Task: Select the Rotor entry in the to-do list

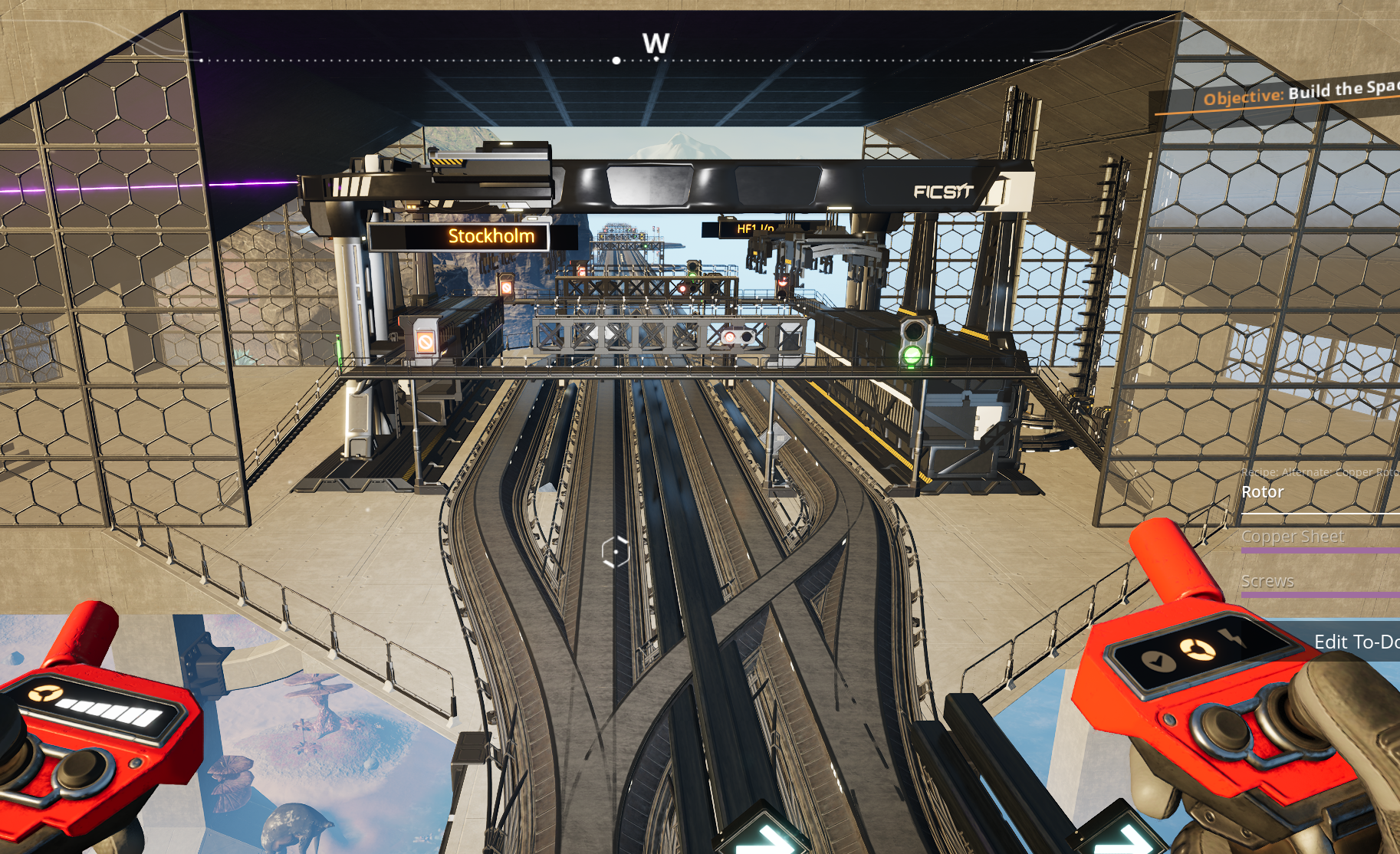Action: coord(1263,492)
